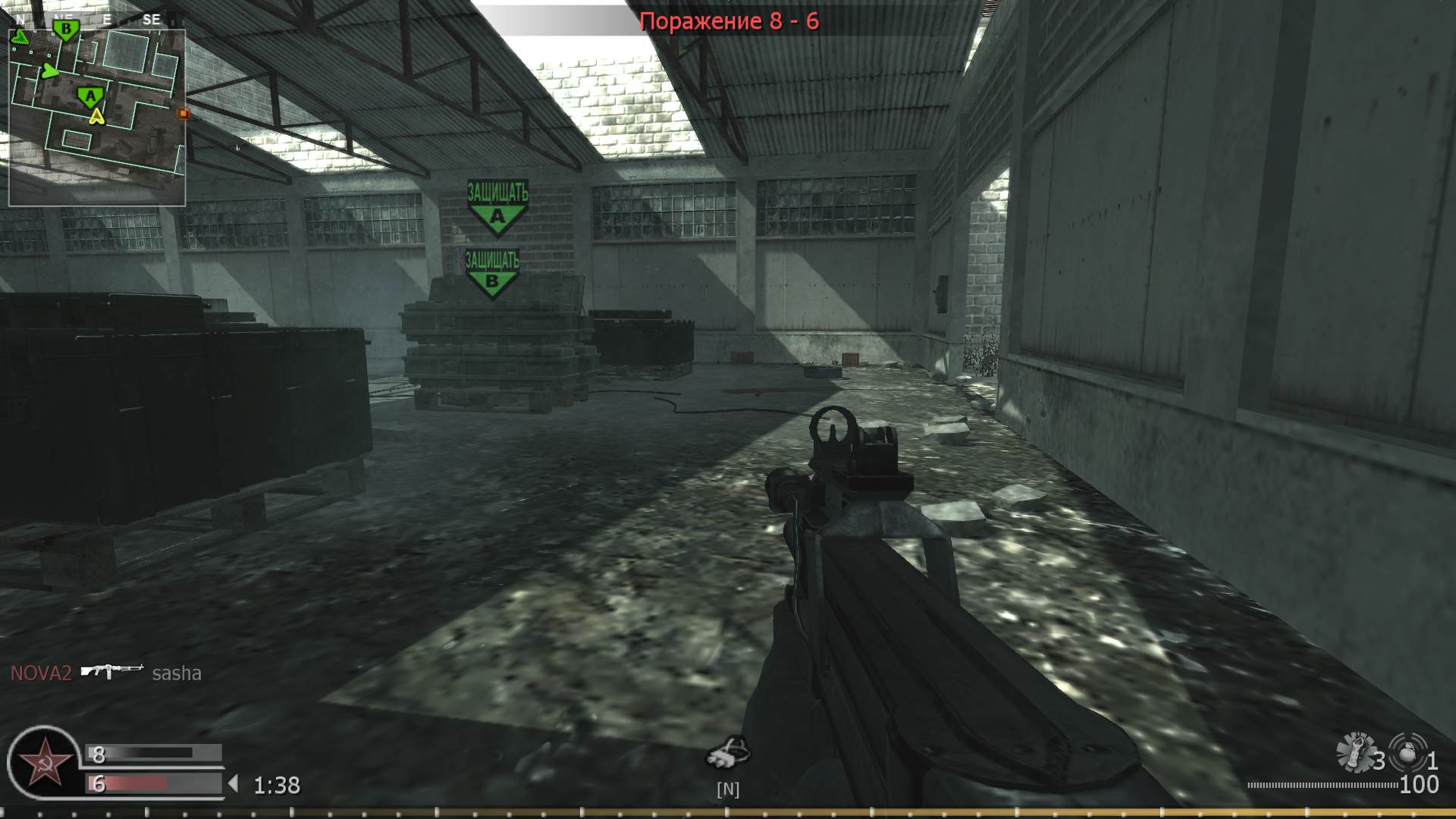The width and height of the screenshot is (1456, 819).
Task: Click the weapon icon in the killfeed
Action: tap(112, 673)
